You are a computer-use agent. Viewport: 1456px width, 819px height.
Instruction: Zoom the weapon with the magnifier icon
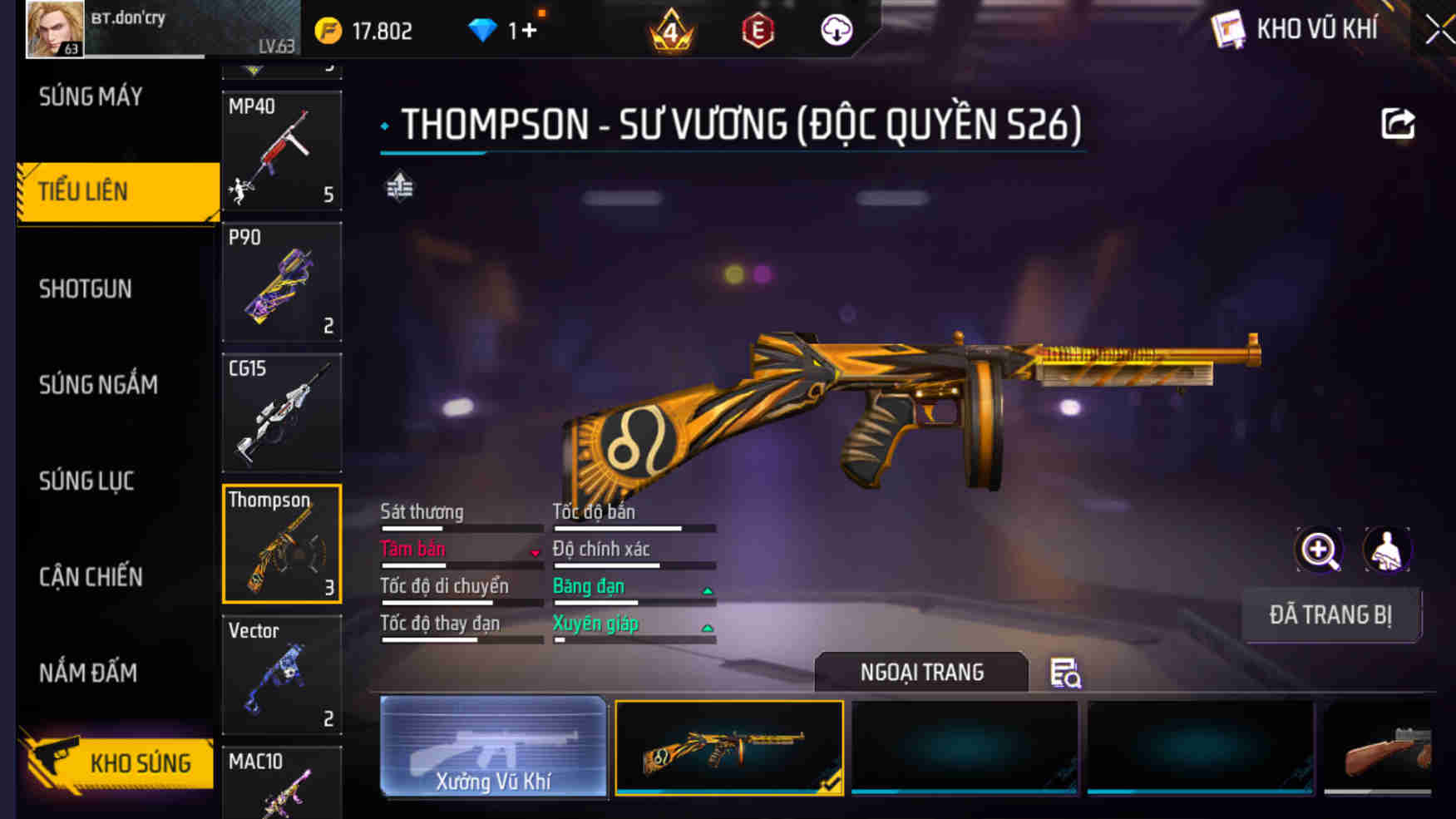pos(1316,550)
